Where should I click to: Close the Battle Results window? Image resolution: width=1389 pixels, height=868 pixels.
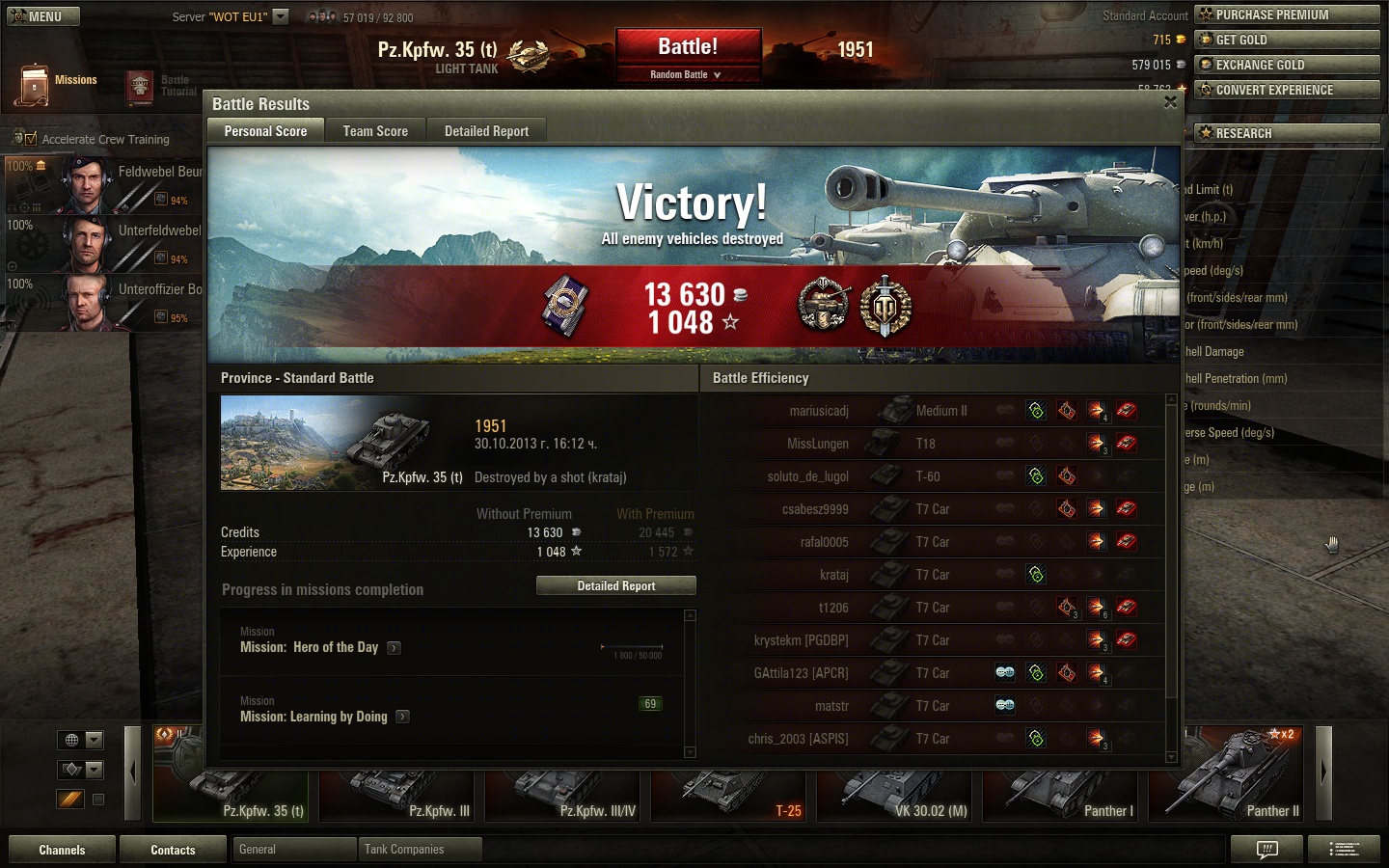[1170, 102]
